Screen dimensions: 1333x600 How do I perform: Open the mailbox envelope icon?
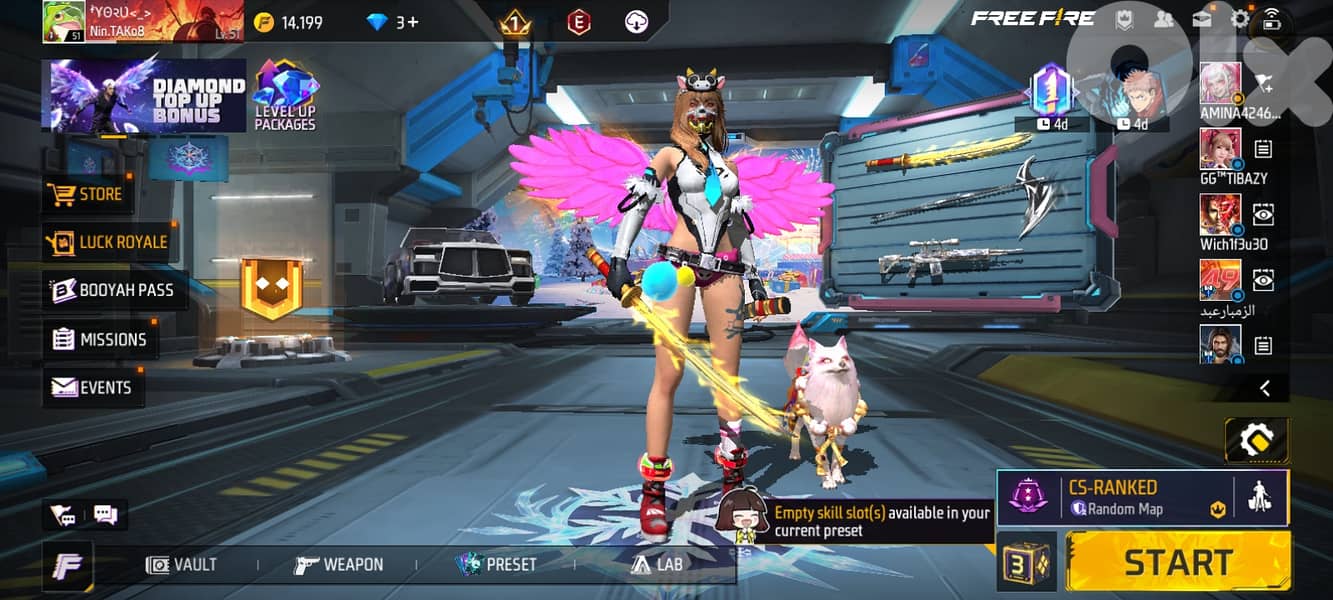point(1201,18)
